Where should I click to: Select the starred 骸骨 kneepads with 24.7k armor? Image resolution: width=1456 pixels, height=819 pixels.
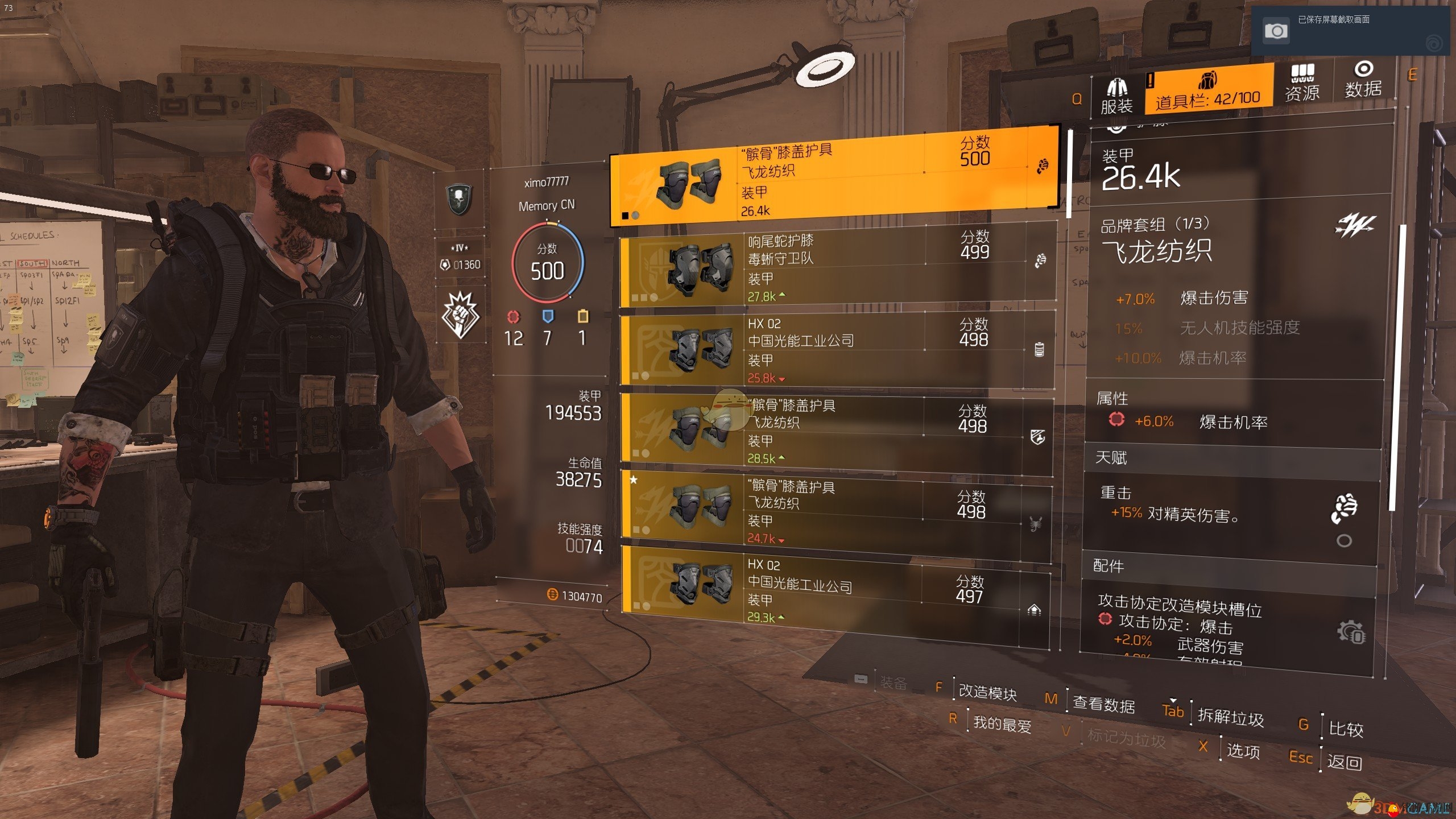click(835, 511)
